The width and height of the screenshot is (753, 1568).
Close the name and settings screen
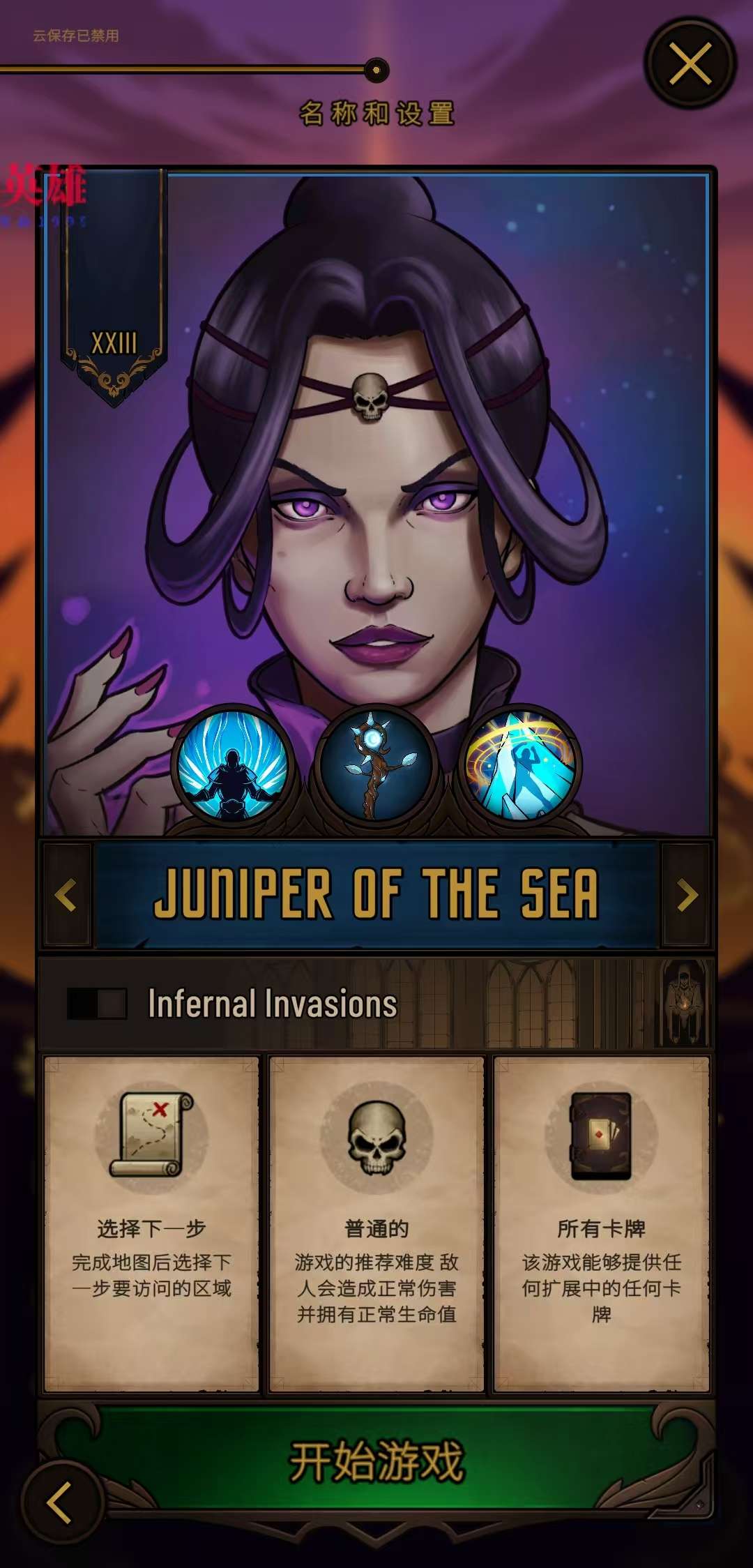pos(690,63)
